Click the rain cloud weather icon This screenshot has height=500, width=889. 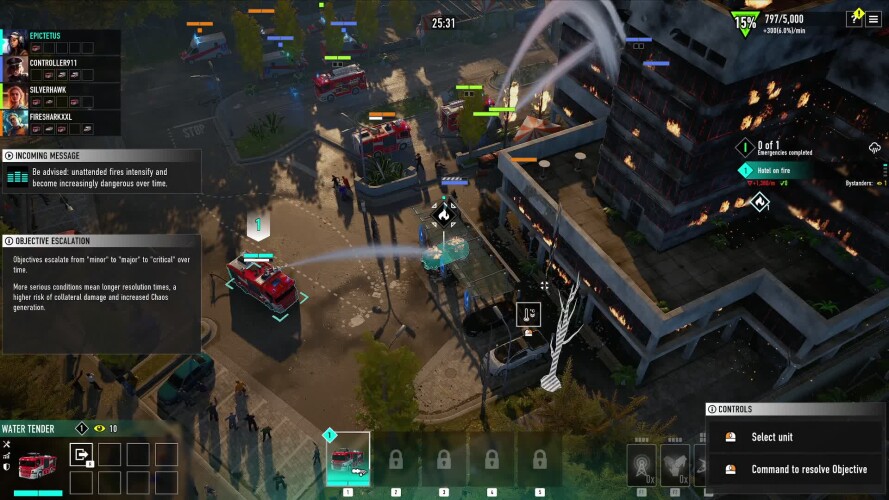click(x=875, y=148)
